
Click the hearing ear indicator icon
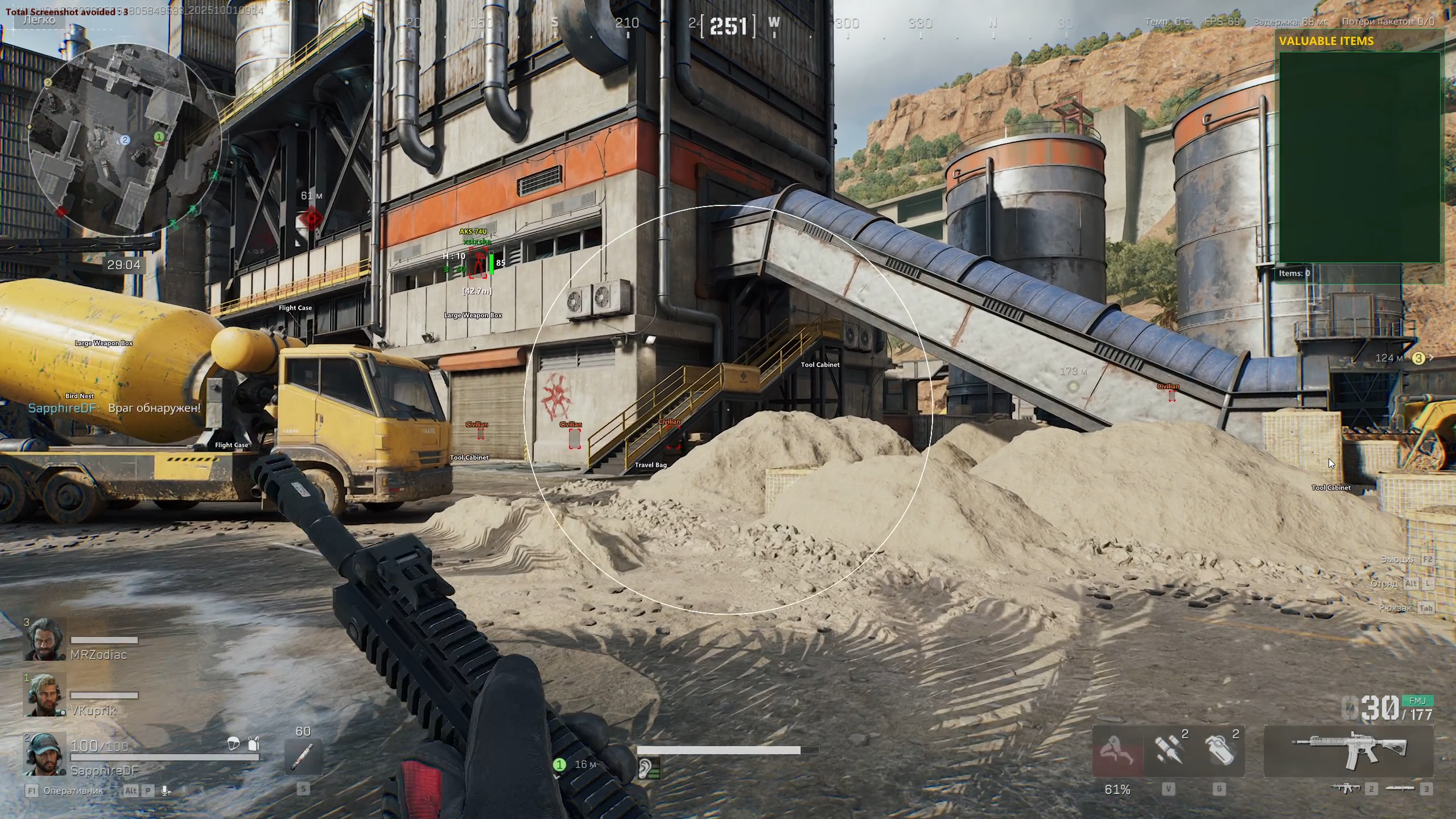point(646,769)
